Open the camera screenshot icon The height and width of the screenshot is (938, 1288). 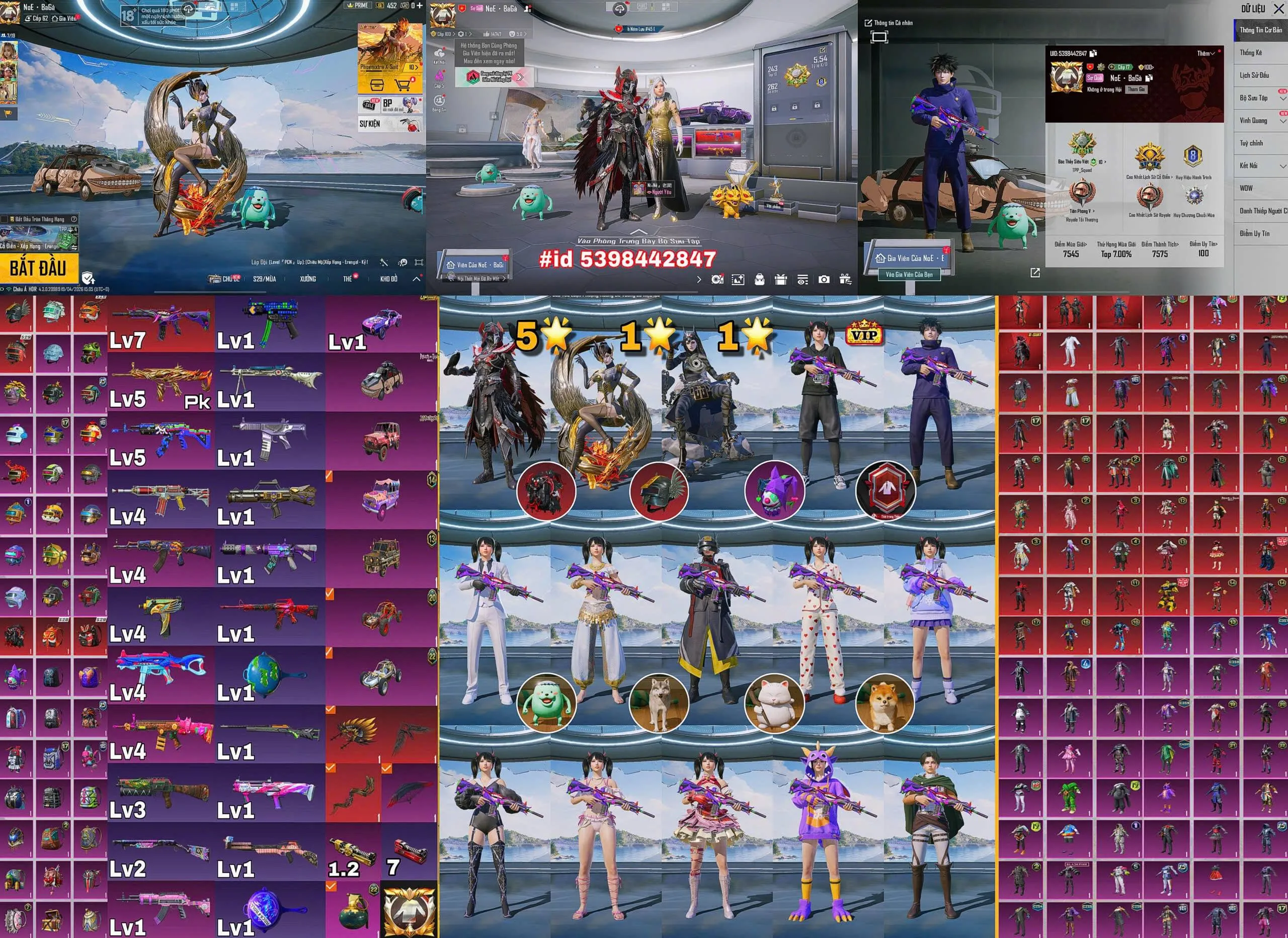pos(824,279)
